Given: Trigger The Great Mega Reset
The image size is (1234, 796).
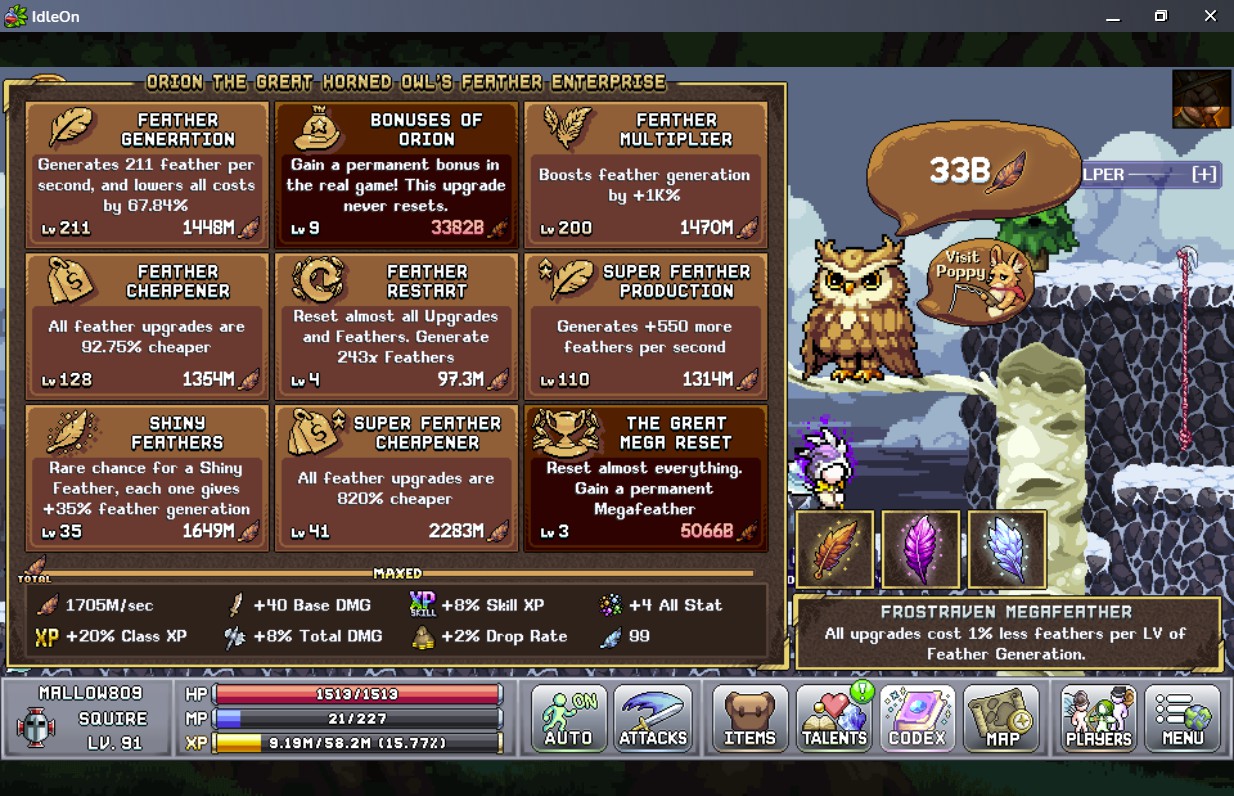Looking at the screenshot, I should pyautogui.click(x=645, y=479).
